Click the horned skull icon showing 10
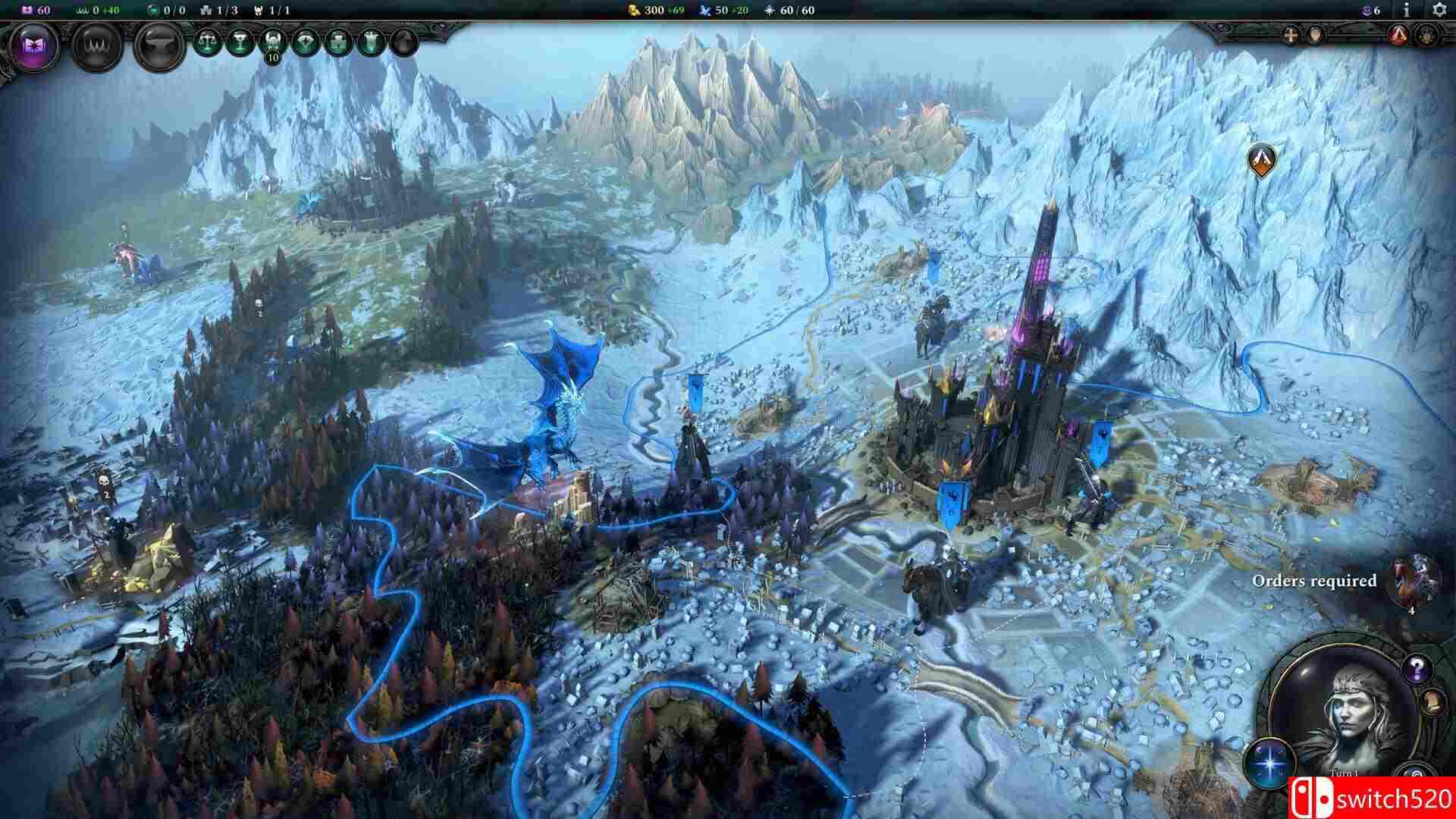Screen dimensions: 1456x819 coord(271,41)
